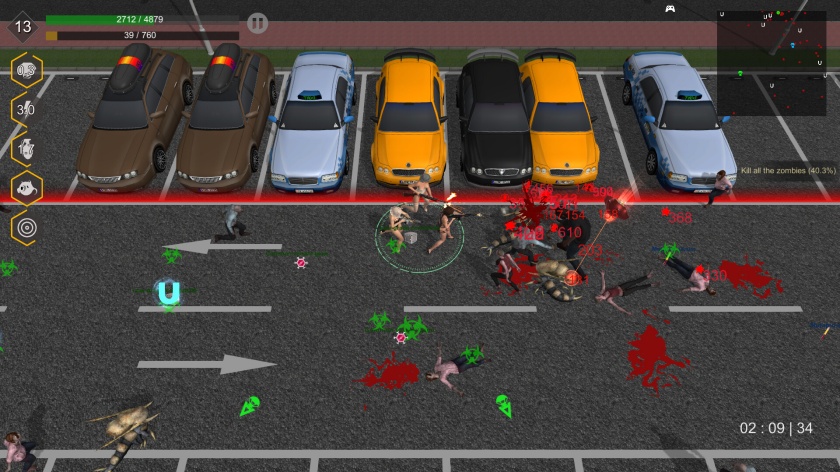
Task: Click the level 13 diamond badge
Action: pyautogui.click(x=23, y=27)
